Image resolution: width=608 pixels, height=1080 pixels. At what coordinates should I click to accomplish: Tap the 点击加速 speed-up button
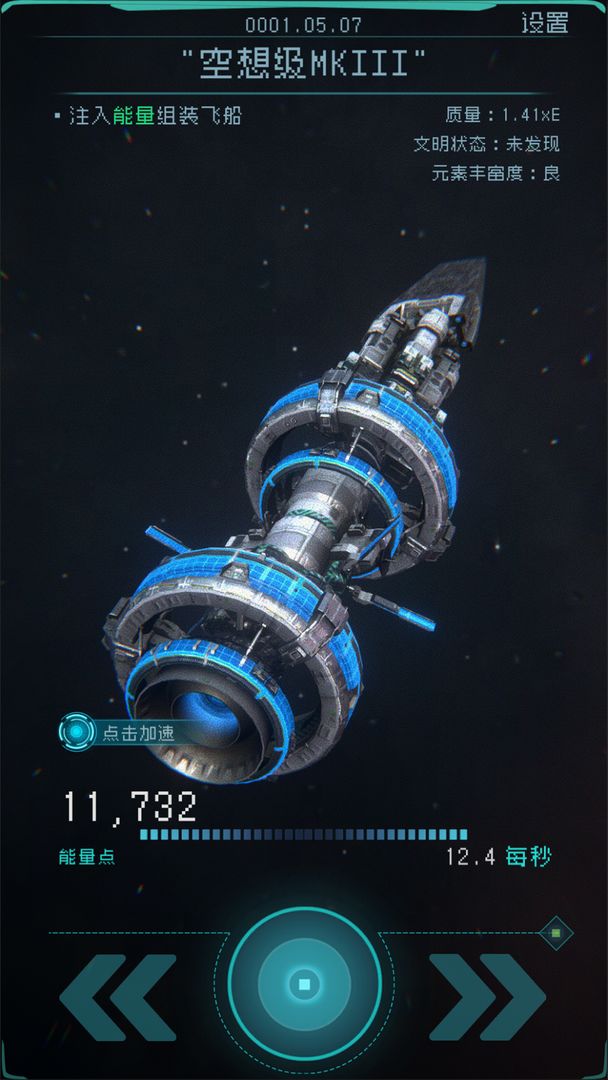point(120,732)
